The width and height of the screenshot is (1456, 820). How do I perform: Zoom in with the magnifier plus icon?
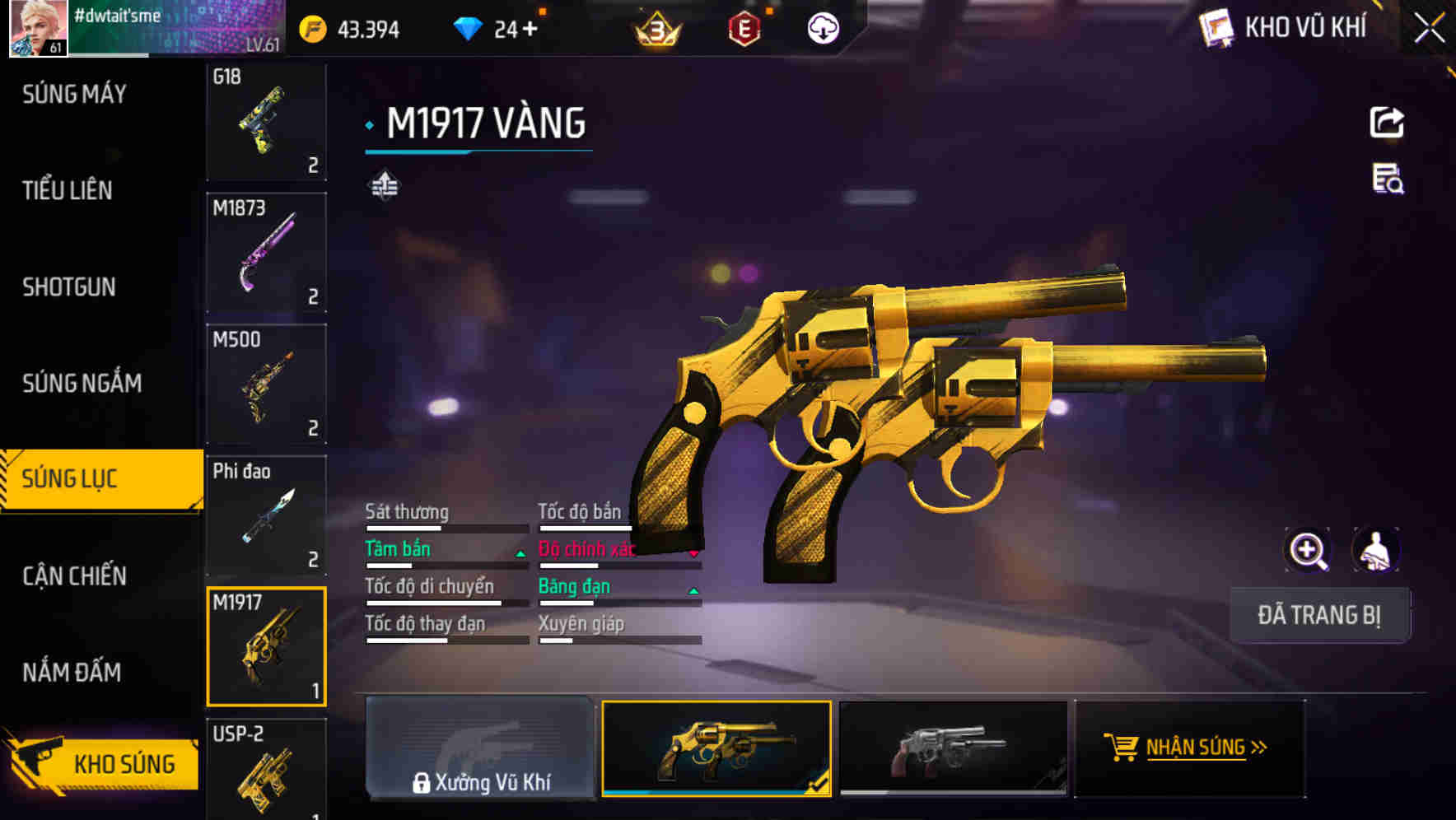(x=1308, y=551)
